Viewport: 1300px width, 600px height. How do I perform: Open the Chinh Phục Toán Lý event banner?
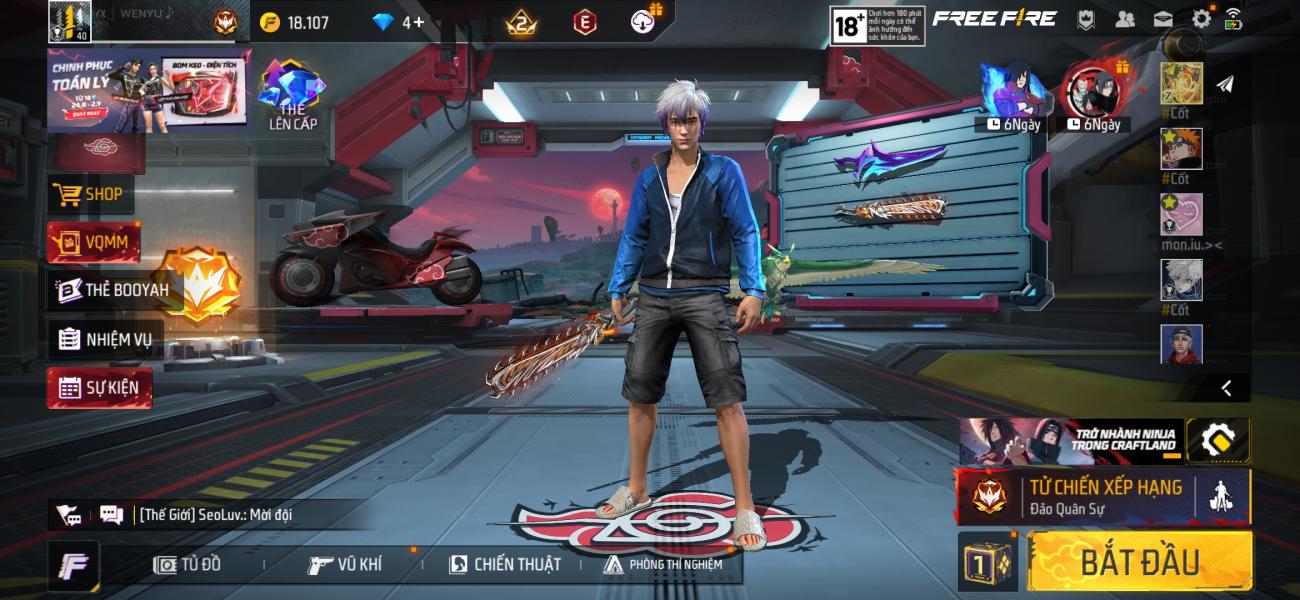pos(148,91)
